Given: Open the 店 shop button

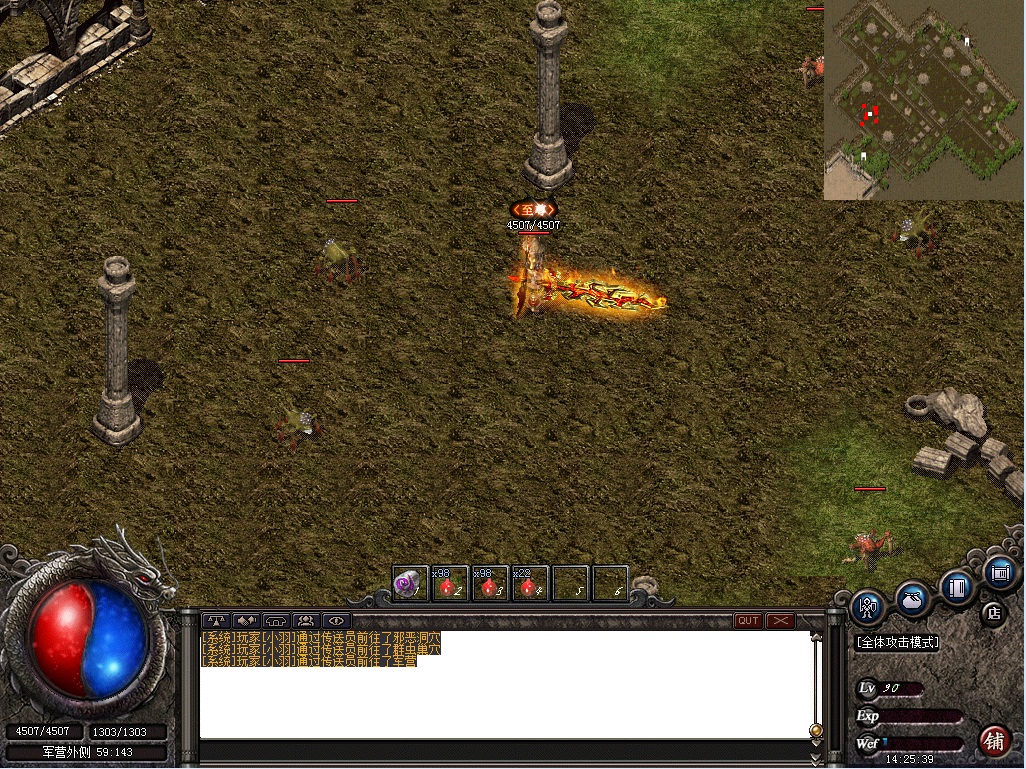Looking at the screenshot, I should (x=993, y=613).
